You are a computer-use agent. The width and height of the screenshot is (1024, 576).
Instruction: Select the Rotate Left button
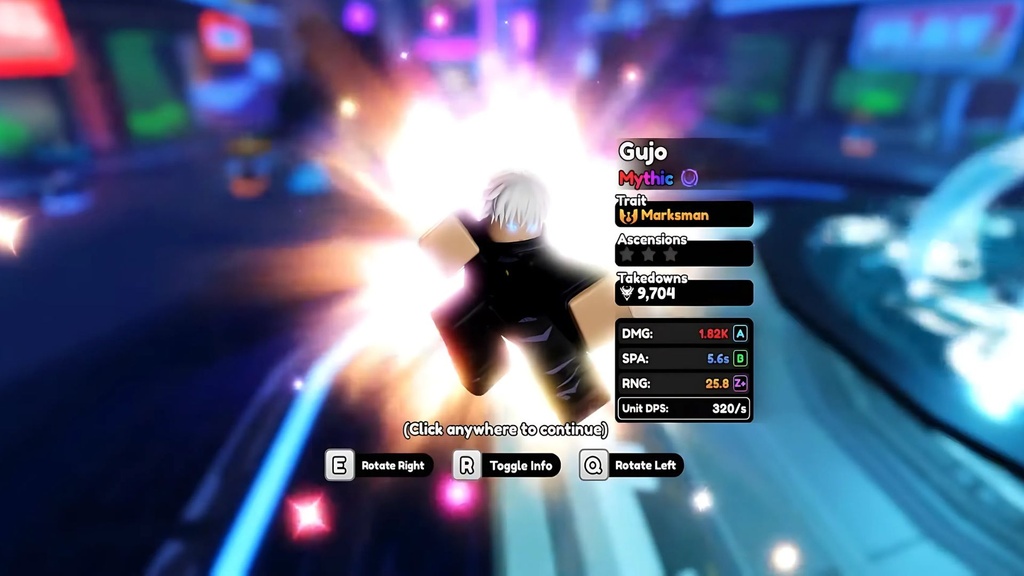(632, 465)
